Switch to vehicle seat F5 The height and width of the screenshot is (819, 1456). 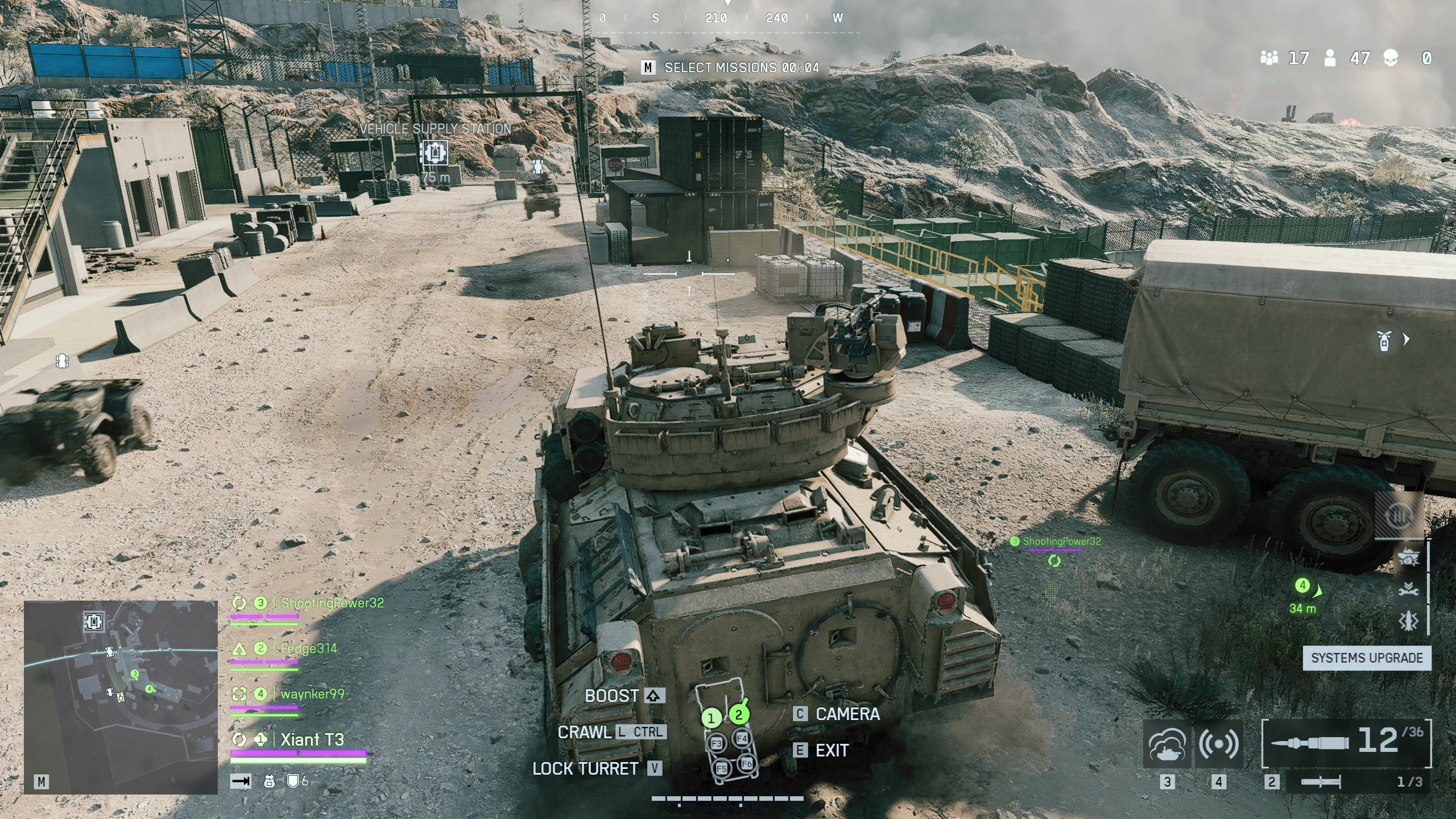pyautogui.click(x=721, y=768)
